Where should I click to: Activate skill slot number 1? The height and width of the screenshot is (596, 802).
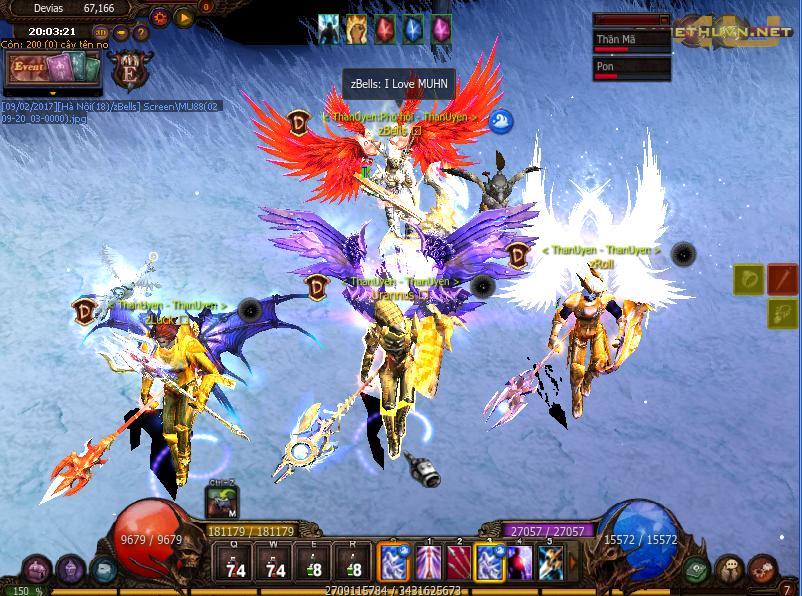(432, 562)
